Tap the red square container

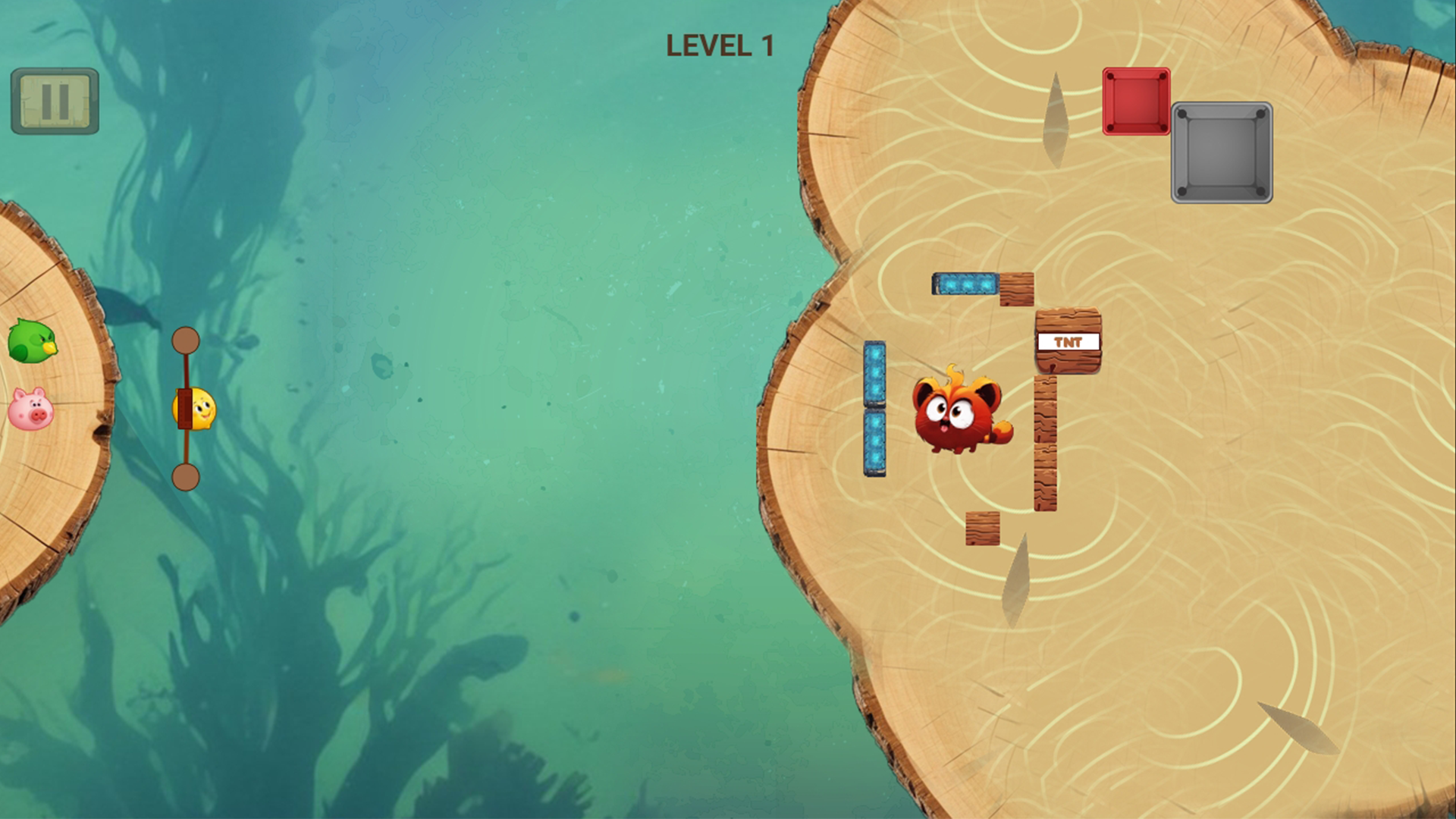(1135, 101)
